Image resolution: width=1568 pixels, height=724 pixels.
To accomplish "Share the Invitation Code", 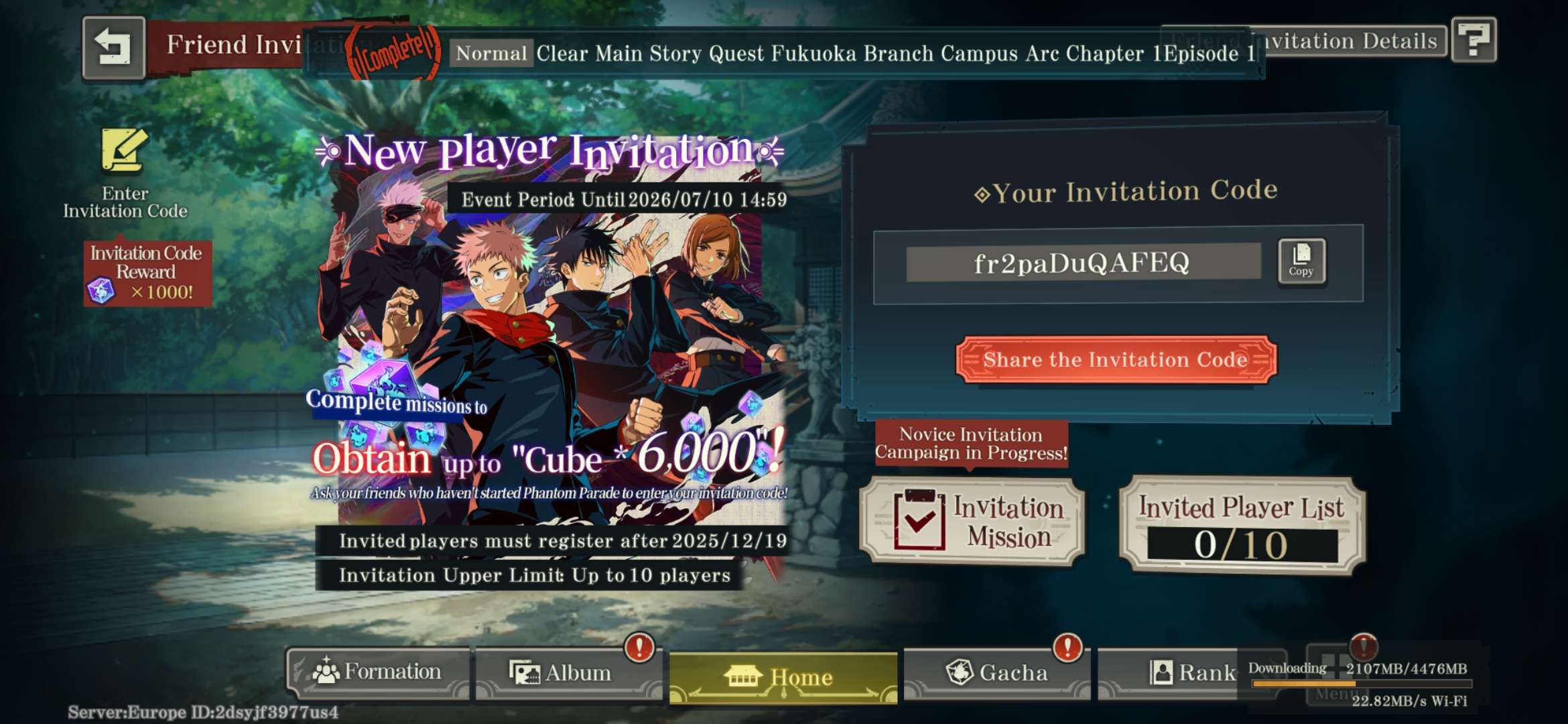I will click(1116, 360).
